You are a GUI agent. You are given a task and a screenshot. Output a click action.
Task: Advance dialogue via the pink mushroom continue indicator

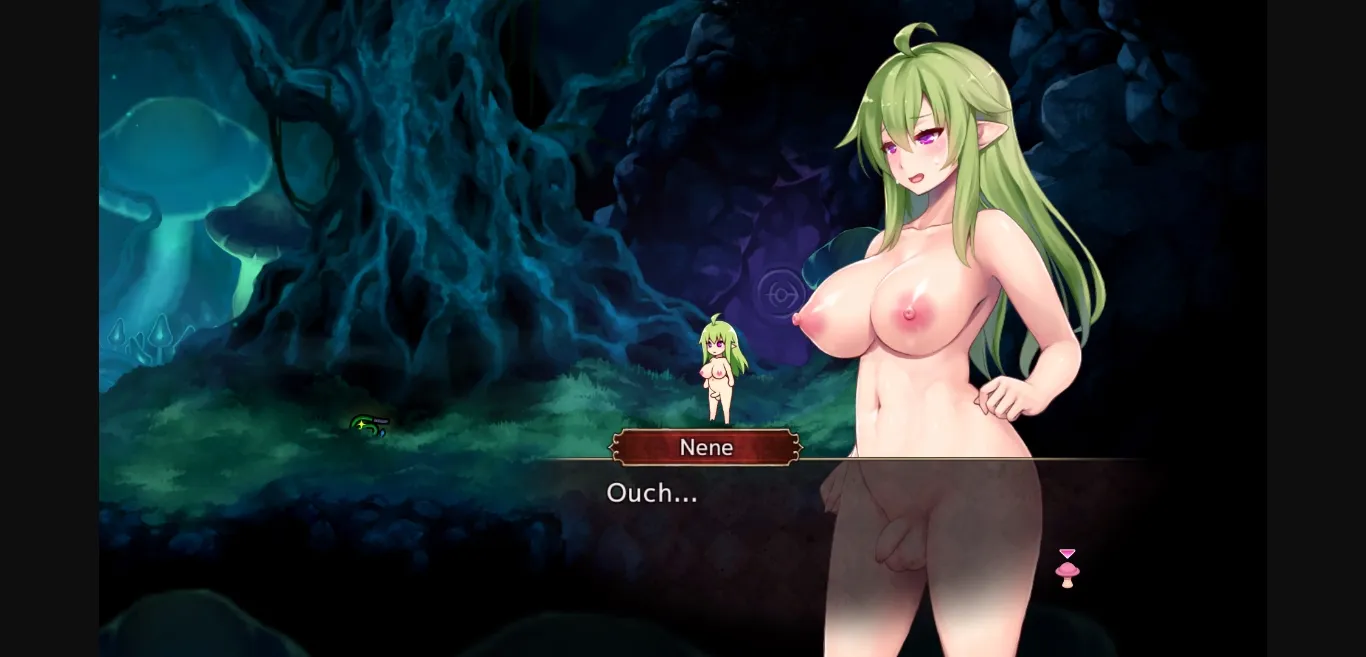pyautogui.click(x=1067, y=570)
